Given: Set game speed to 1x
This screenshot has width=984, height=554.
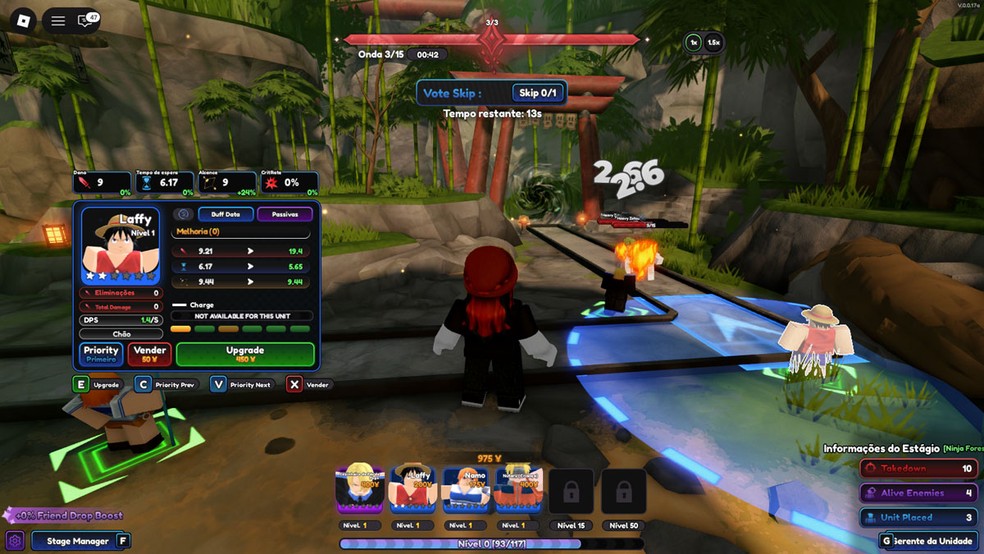Looking at the screenshot, I should [693, 42].
